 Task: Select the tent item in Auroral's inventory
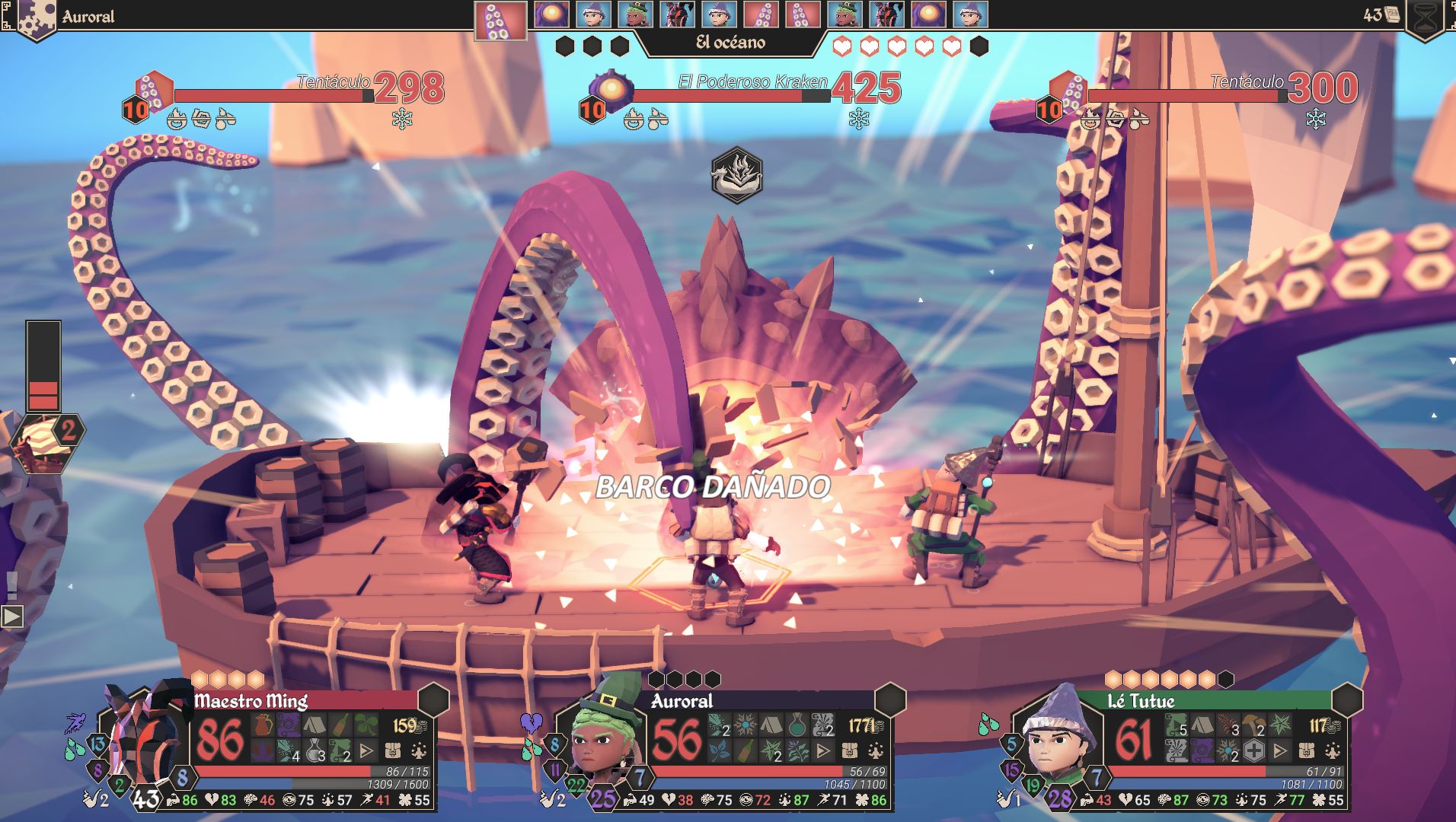pyautogui.click(x=771, y=725)
